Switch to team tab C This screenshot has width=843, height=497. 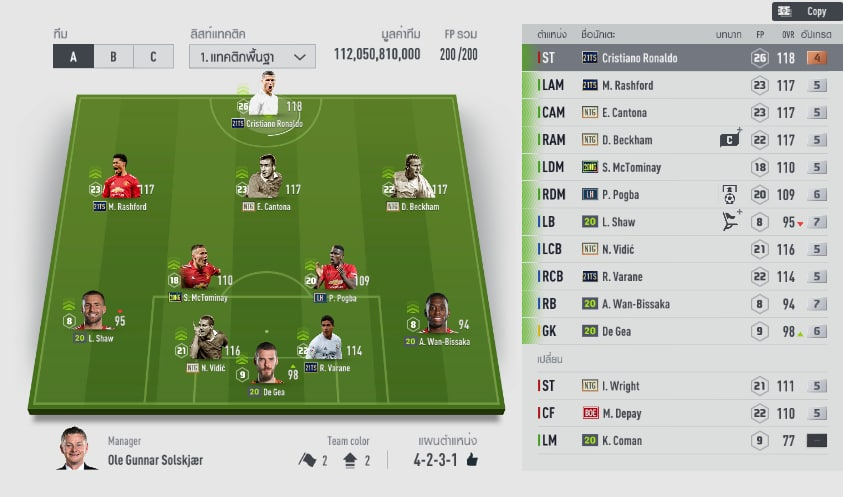click(153, 56)
